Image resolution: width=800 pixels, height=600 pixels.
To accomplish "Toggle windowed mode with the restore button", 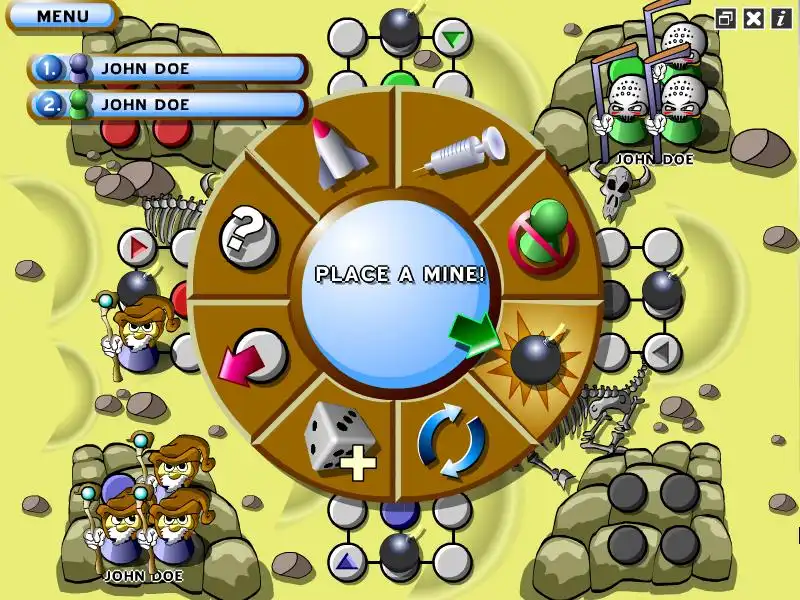I will [x=727, y=17].
